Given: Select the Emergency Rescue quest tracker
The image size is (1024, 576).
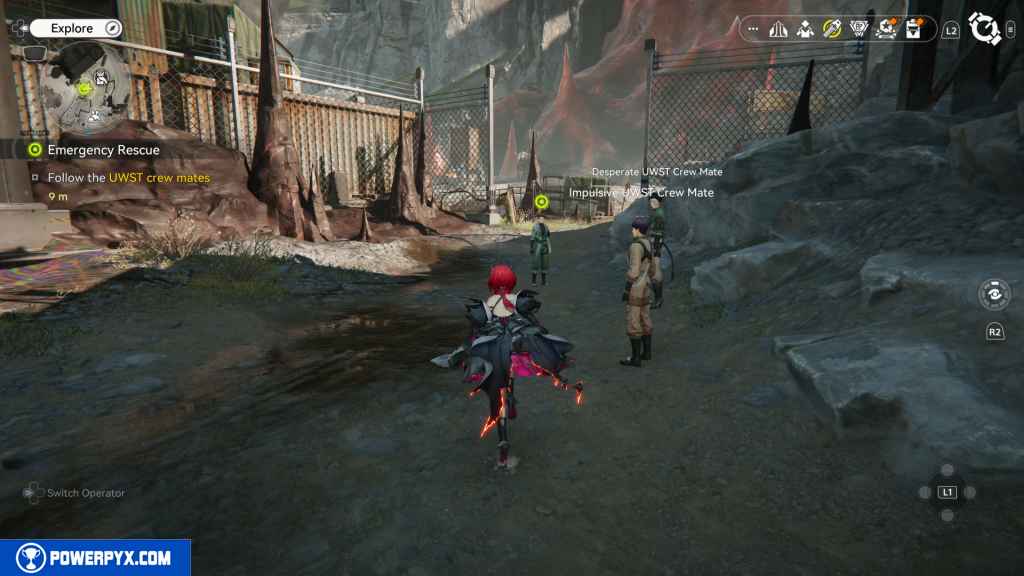Looking at the screenshot, I should coord(103,150).
